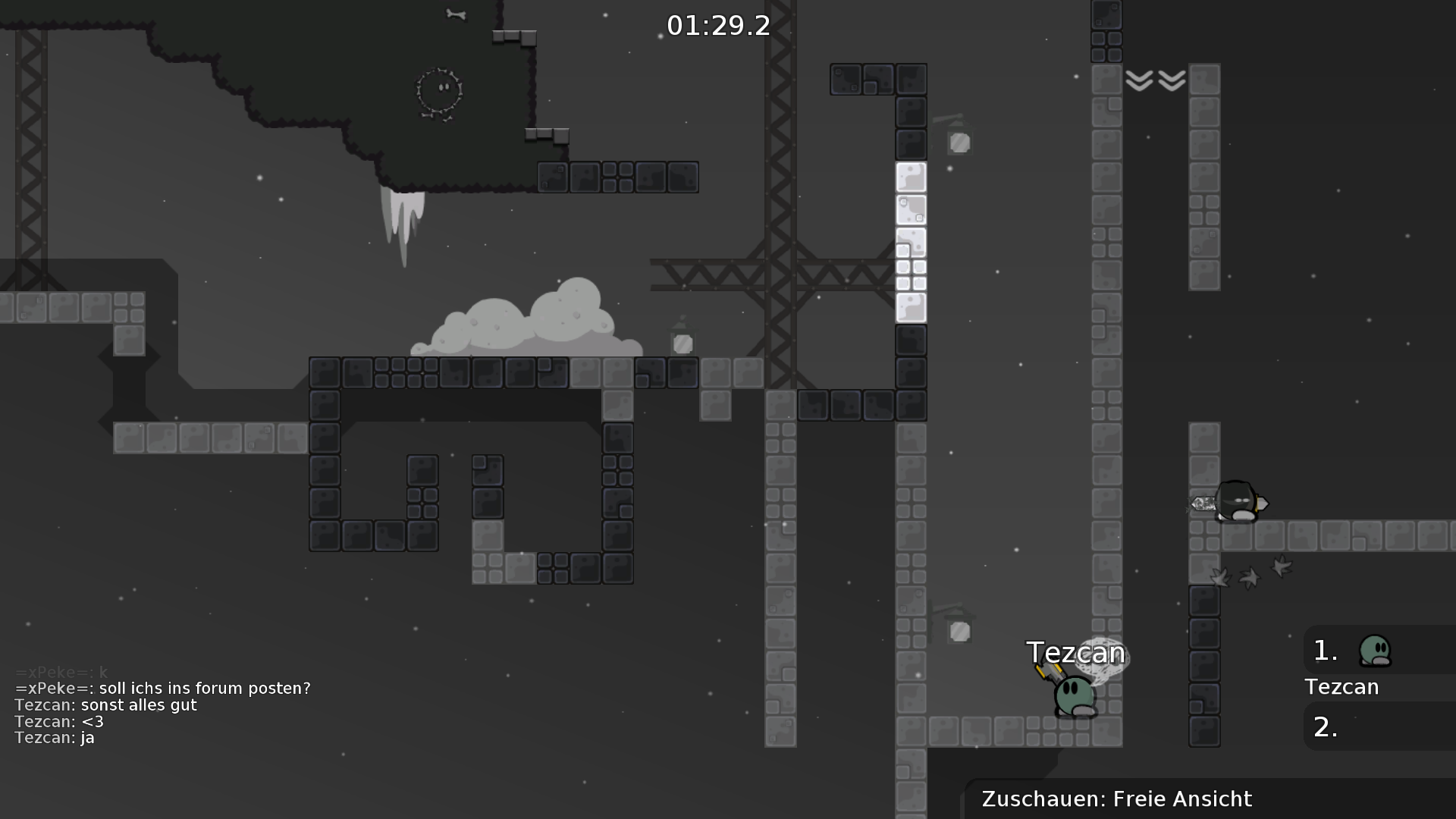Click the spiked ball hazard near the ceiling
Image resolution: width=1456 pixels, height=819 pixels.
coord(438,91)
